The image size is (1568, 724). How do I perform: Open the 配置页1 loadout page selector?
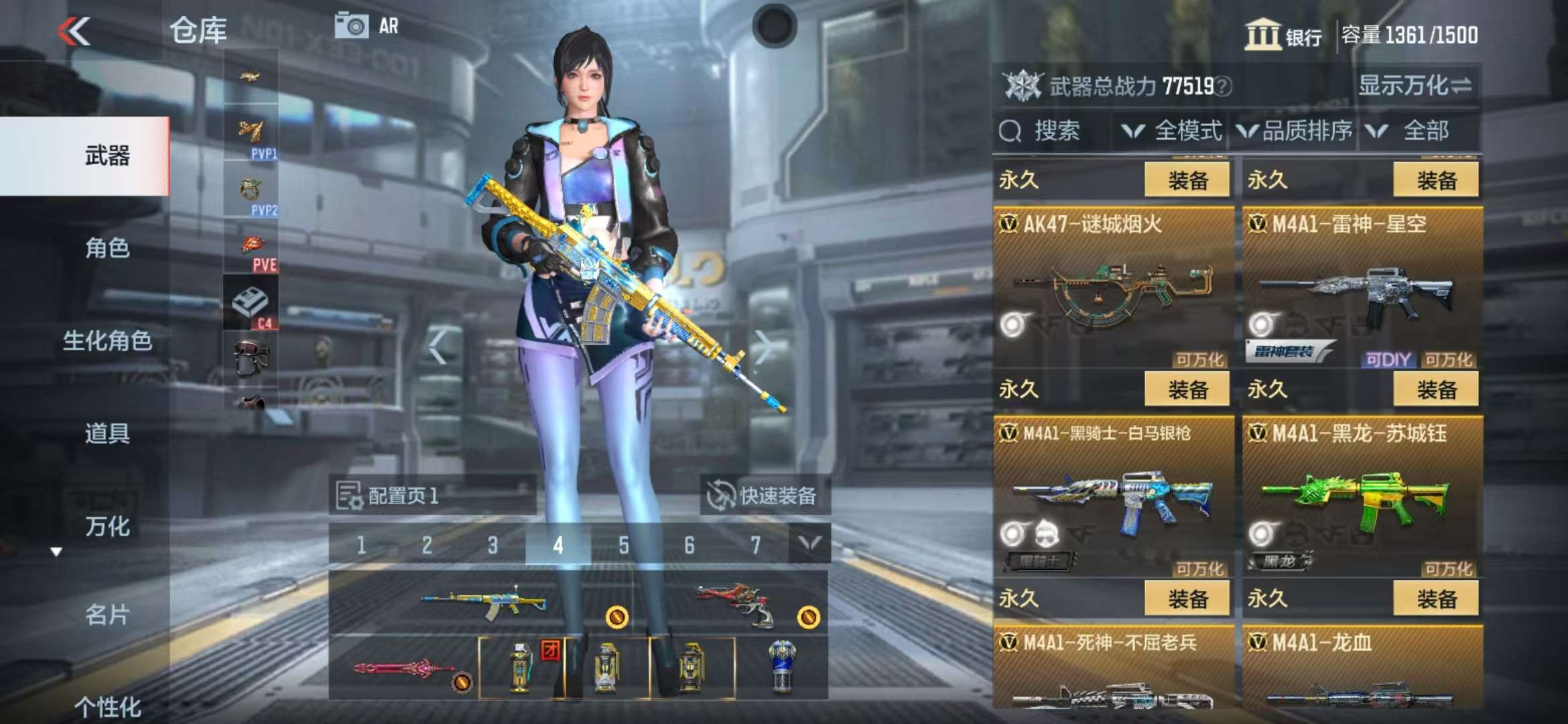tap(432, 496)
